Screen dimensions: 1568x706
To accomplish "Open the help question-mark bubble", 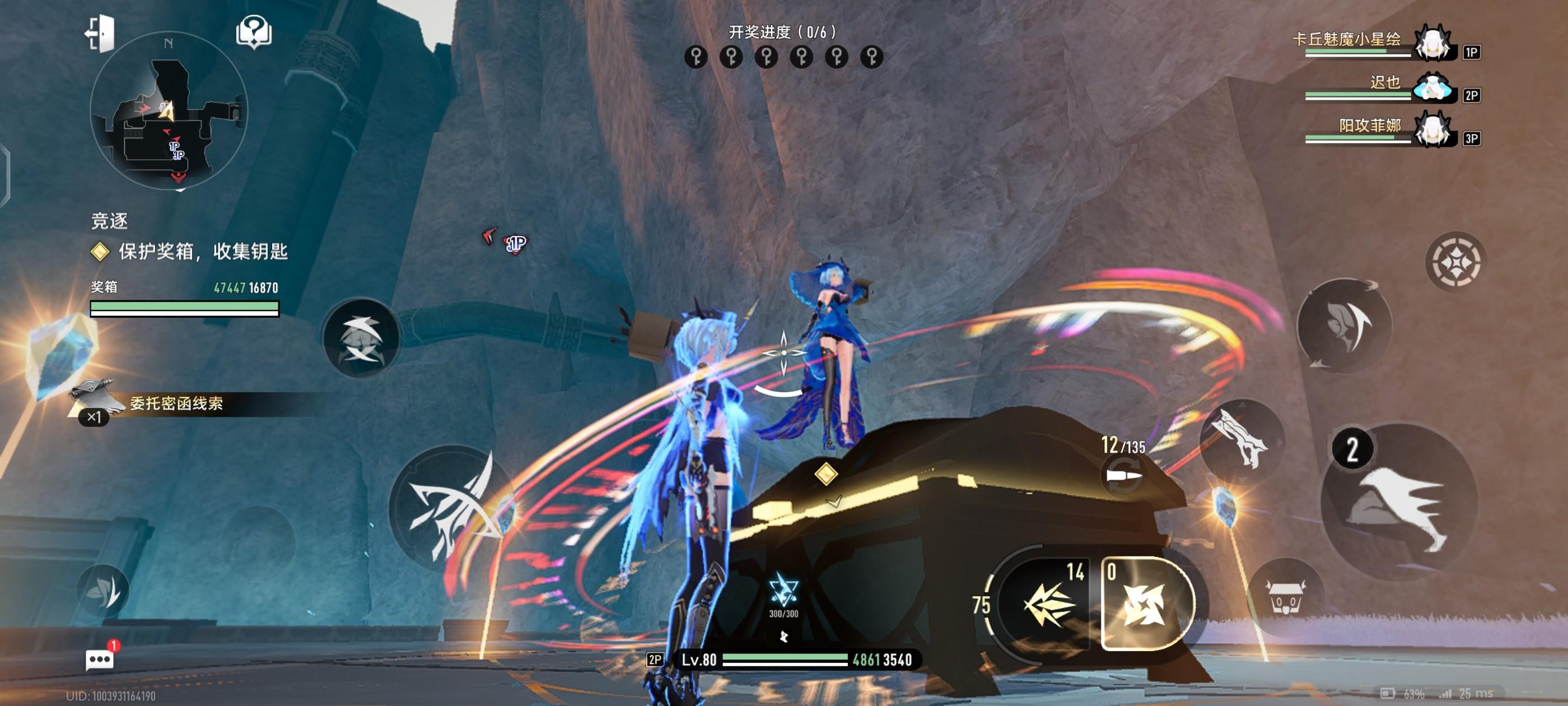I will [254, 32].
